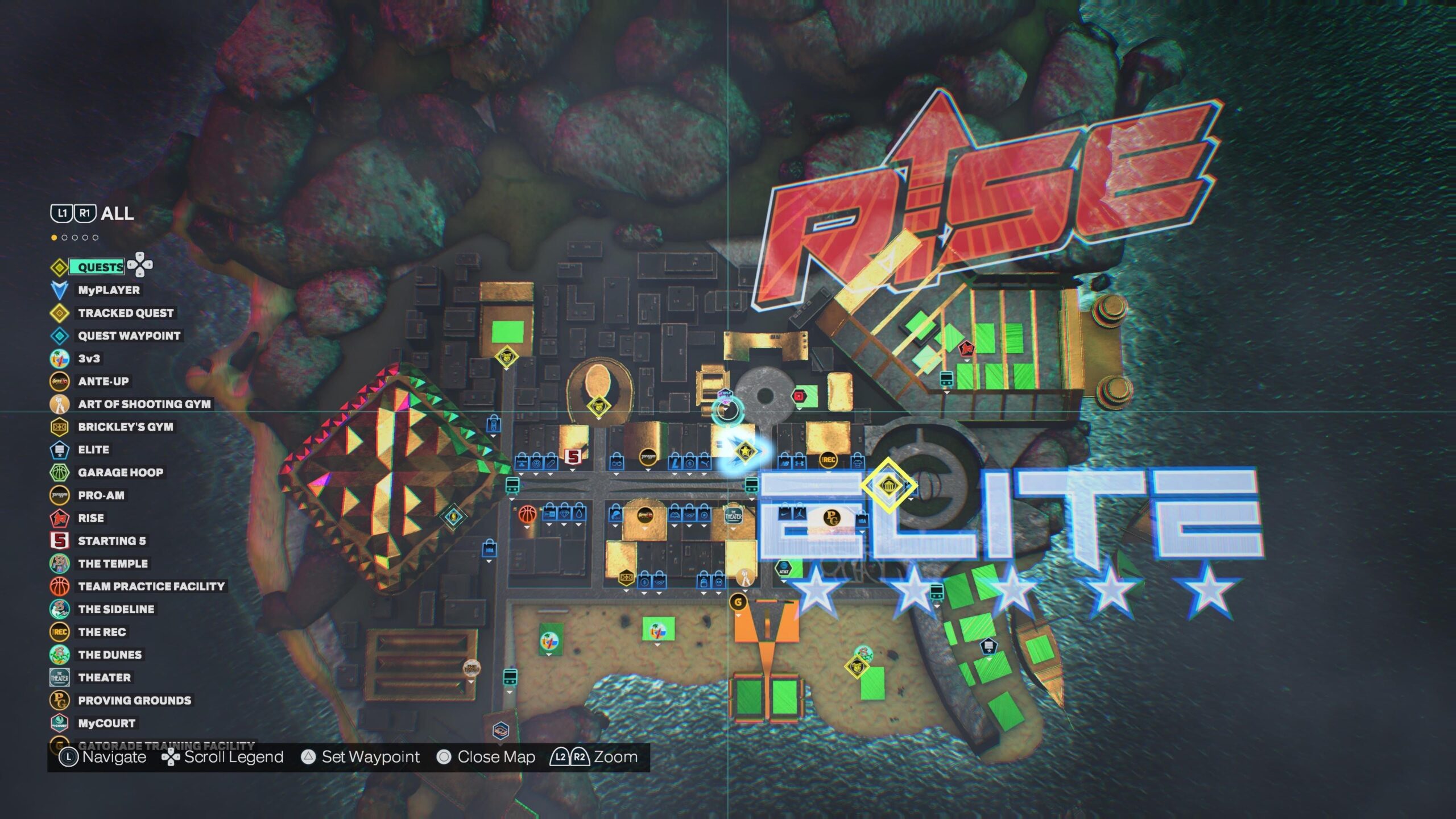Select the QUESTS legend entry
This screenshot has width=1456, height=819.
100,267
